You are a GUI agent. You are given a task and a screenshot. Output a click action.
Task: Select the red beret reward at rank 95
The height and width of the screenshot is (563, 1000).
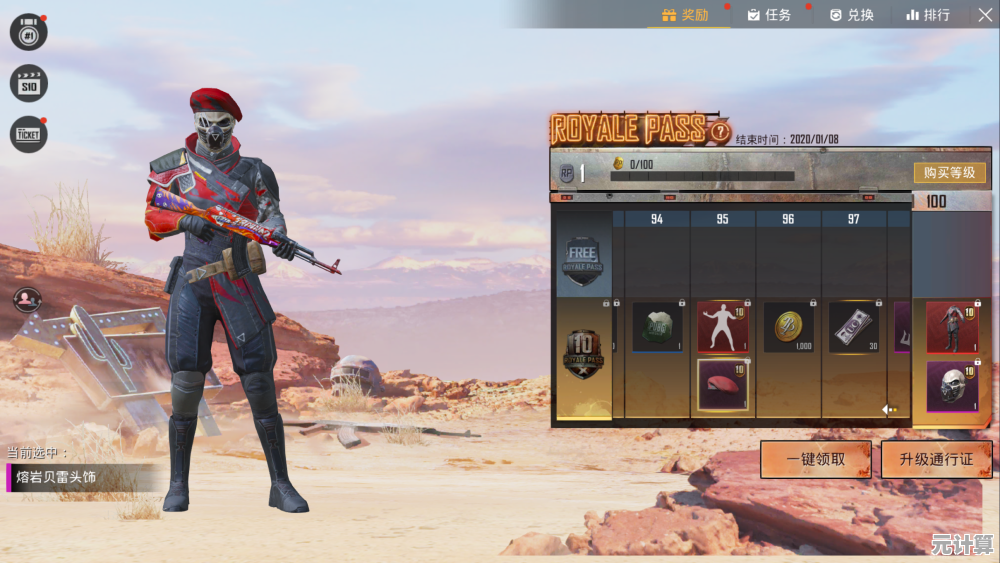tap(722, 385)
